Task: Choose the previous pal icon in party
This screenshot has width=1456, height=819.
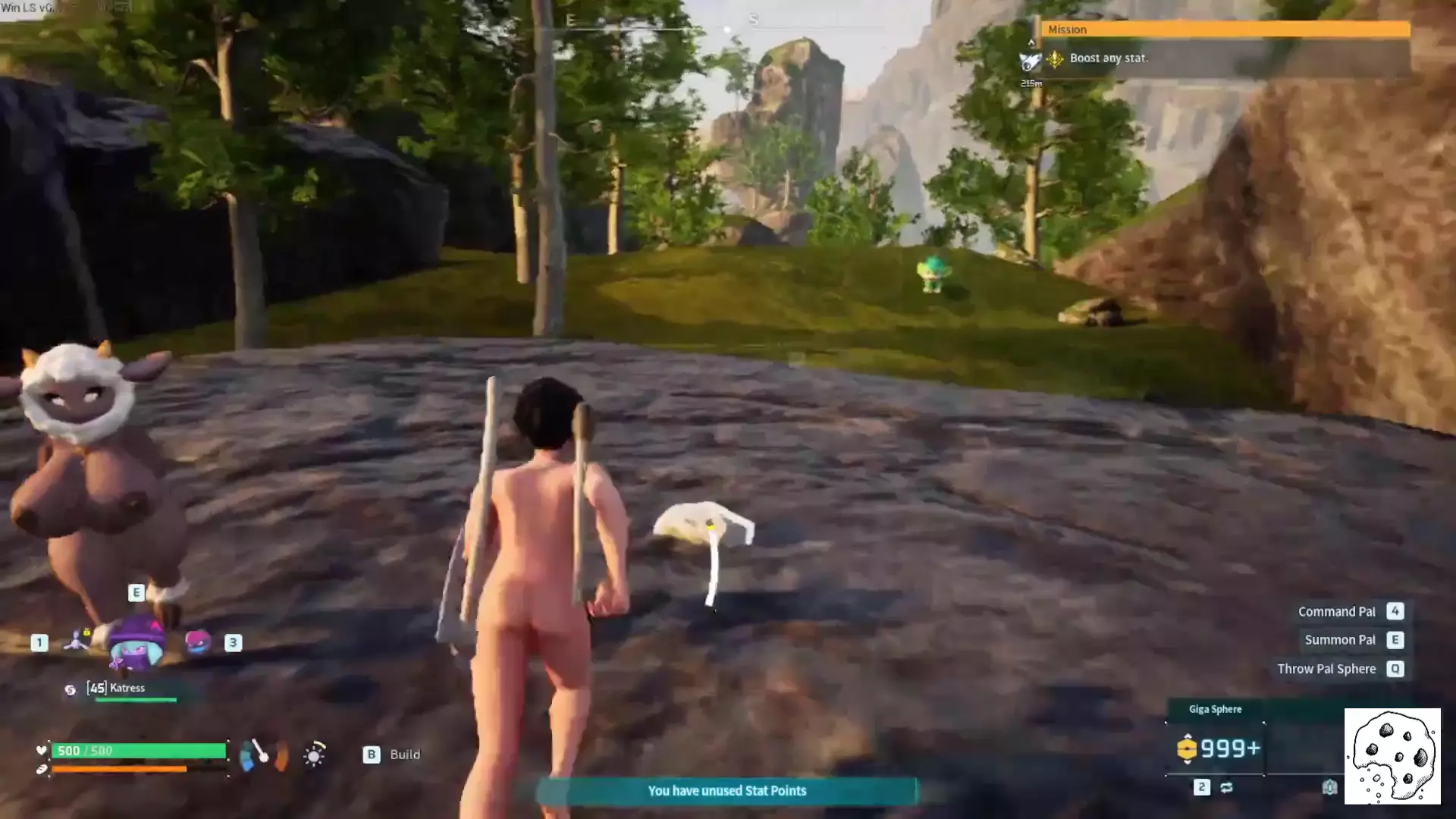Action: coord(77,641)
